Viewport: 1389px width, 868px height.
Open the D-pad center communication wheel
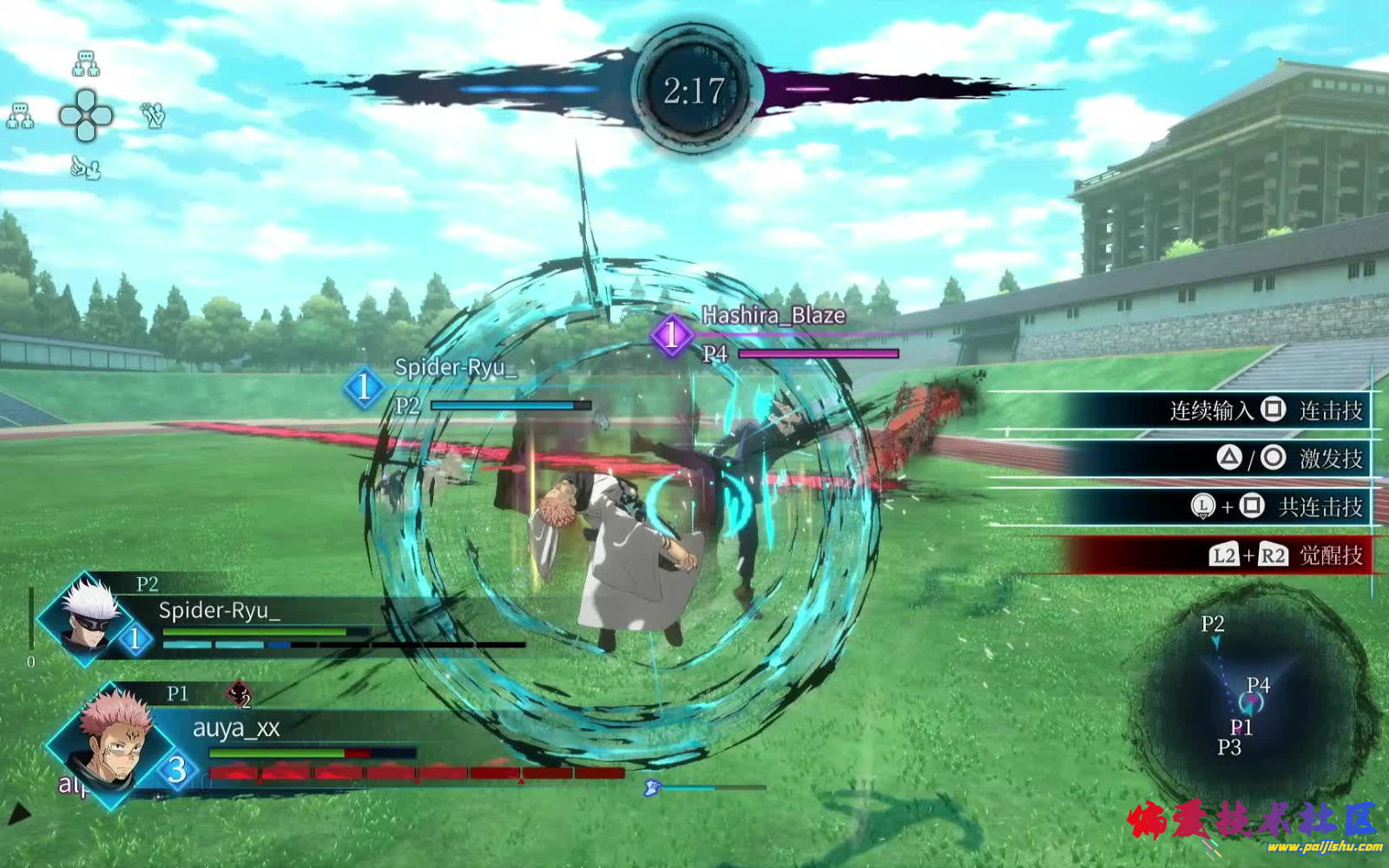click(x=86, y=115)
